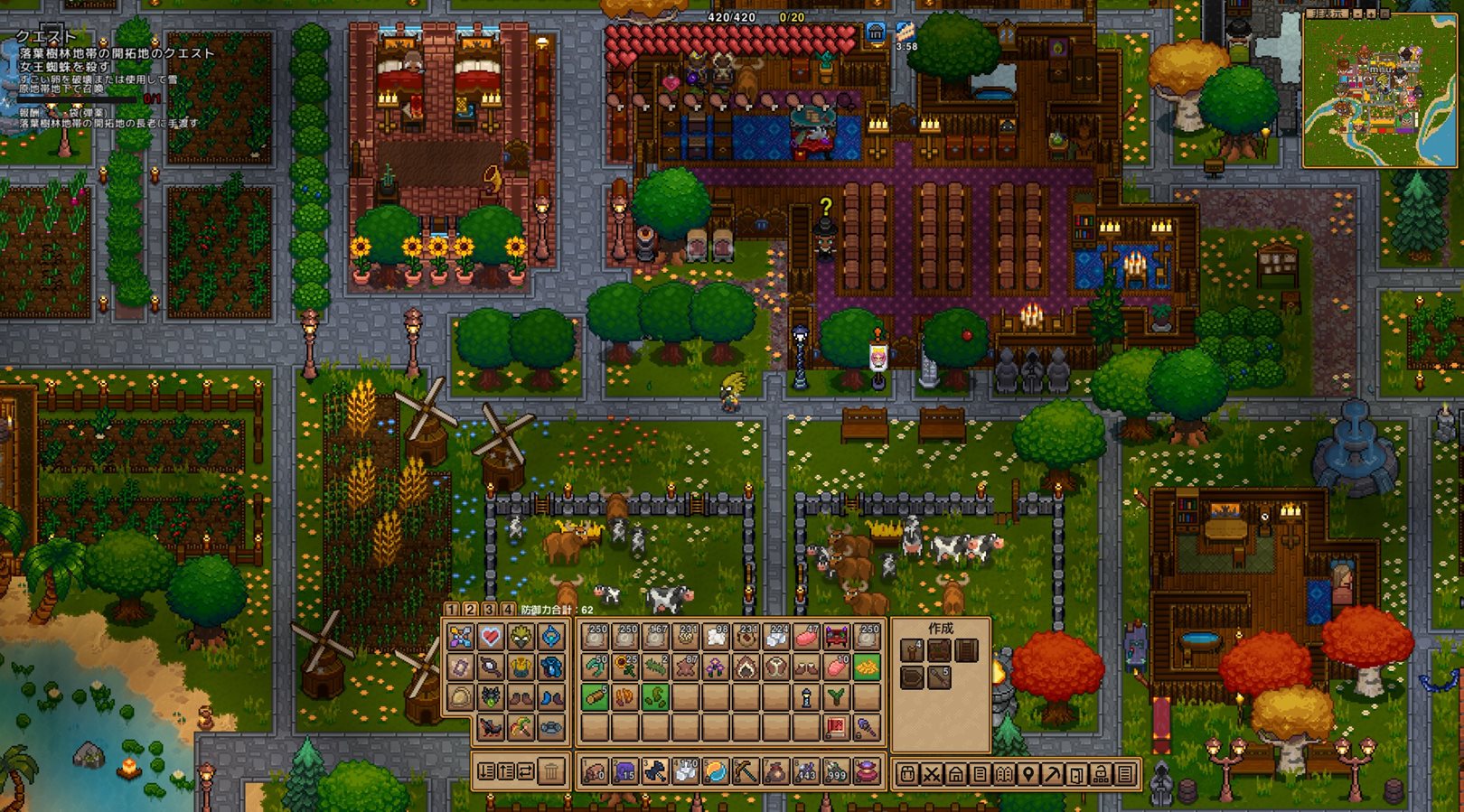Select the red book item in inventory
This screenshot has height=812, width=1464.
point(836,727)
